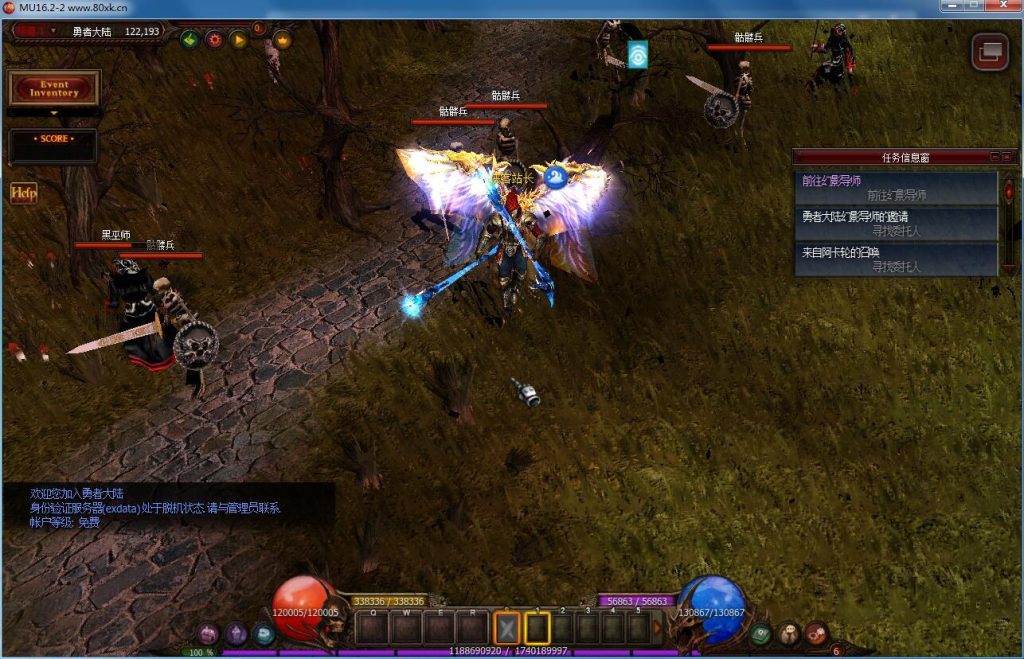The image size is (1024, 659).
Task: Click the arrow right of the hotbar
Action: (658, 628)
